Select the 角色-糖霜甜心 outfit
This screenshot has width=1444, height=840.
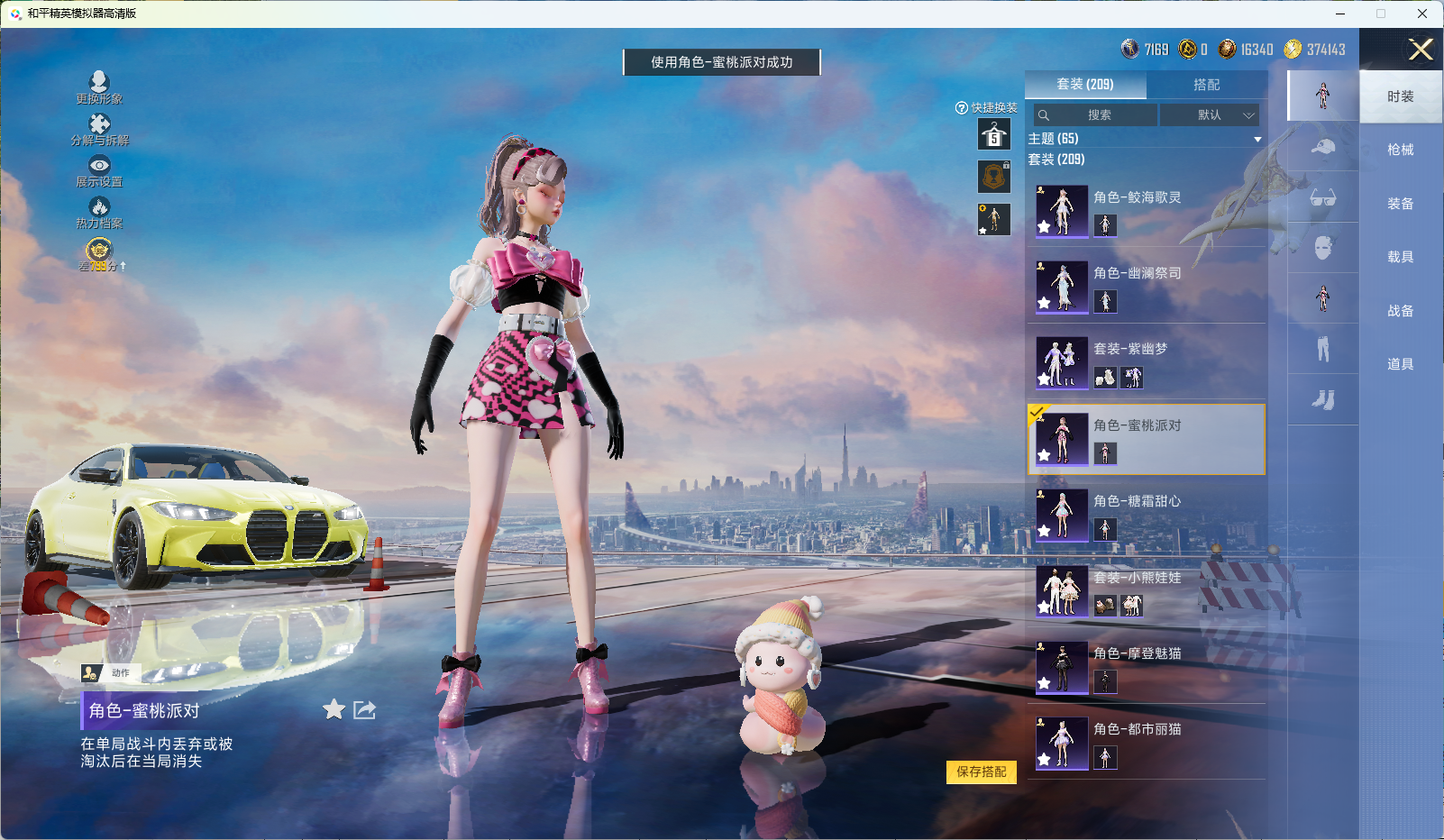(x=1146, y=515)
